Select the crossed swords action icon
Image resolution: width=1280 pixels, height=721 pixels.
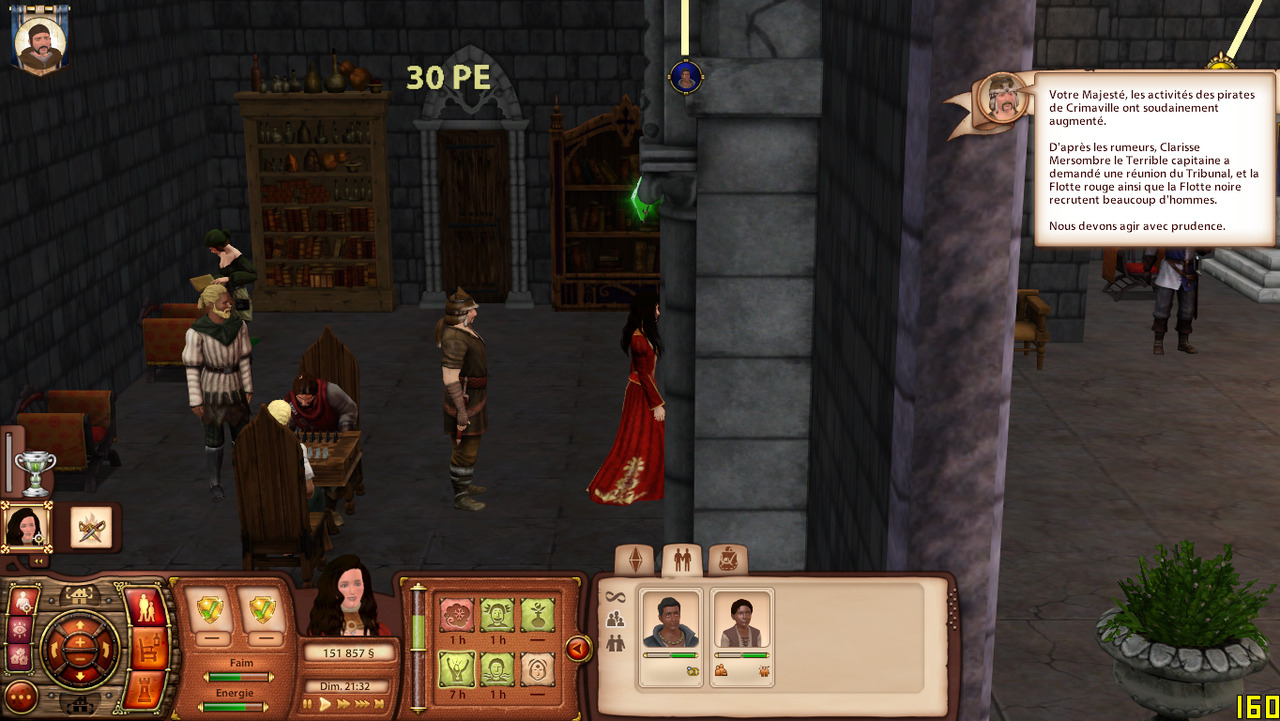[x=91, y=527]
